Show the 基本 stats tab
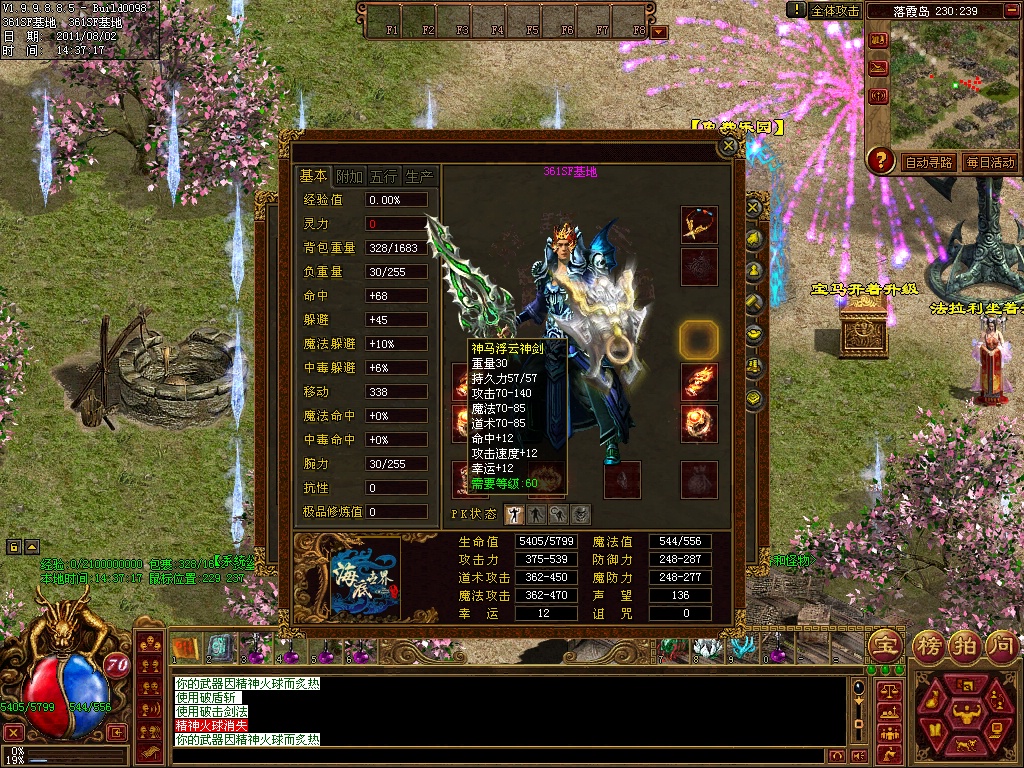Screen dimensions: 1024x768 (x=313, y=176)
